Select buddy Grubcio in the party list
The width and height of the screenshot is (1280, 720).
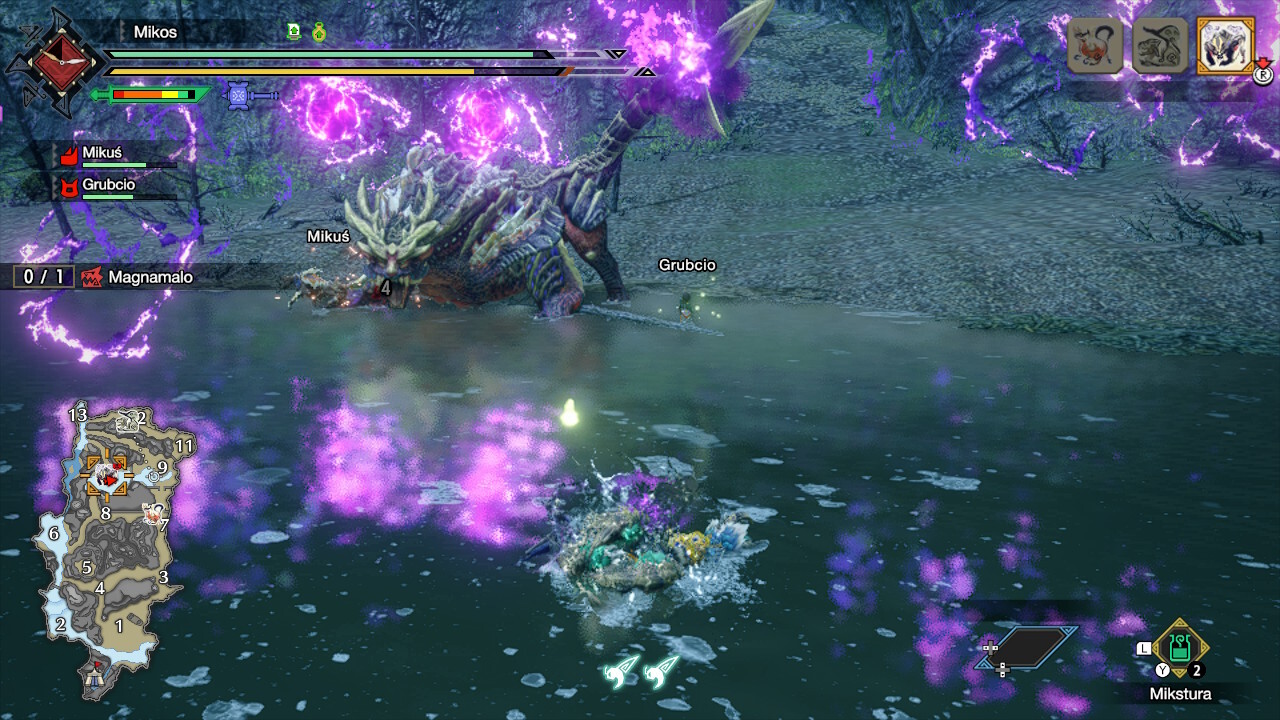pos(108,185)
